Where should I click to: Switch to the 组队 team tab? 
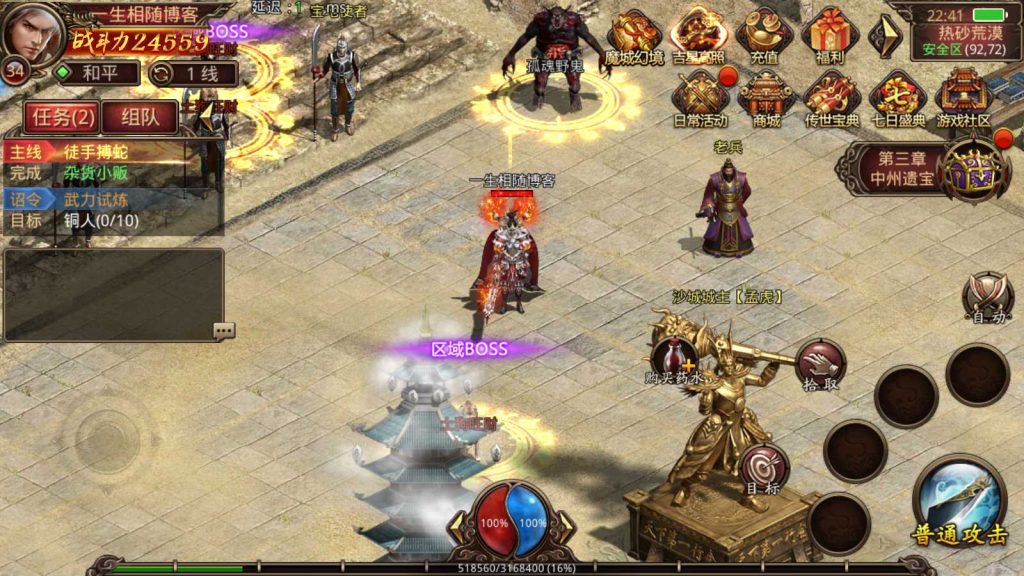(x=139, y=117)
